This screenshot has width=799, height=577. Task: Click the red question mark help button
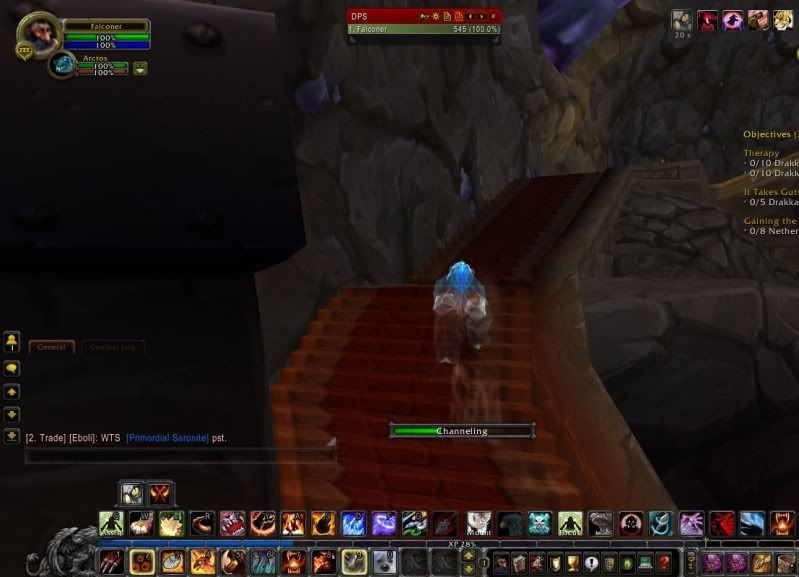click(663, 562)
